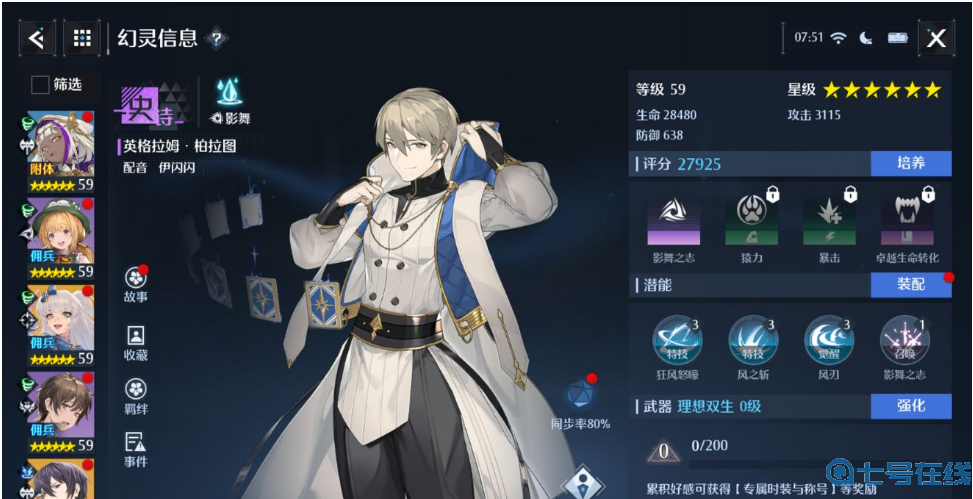The height and width of the screenshot is (499, 973).
Task: Tap the 强化 weapon enhance button
Action: point(910,406)
